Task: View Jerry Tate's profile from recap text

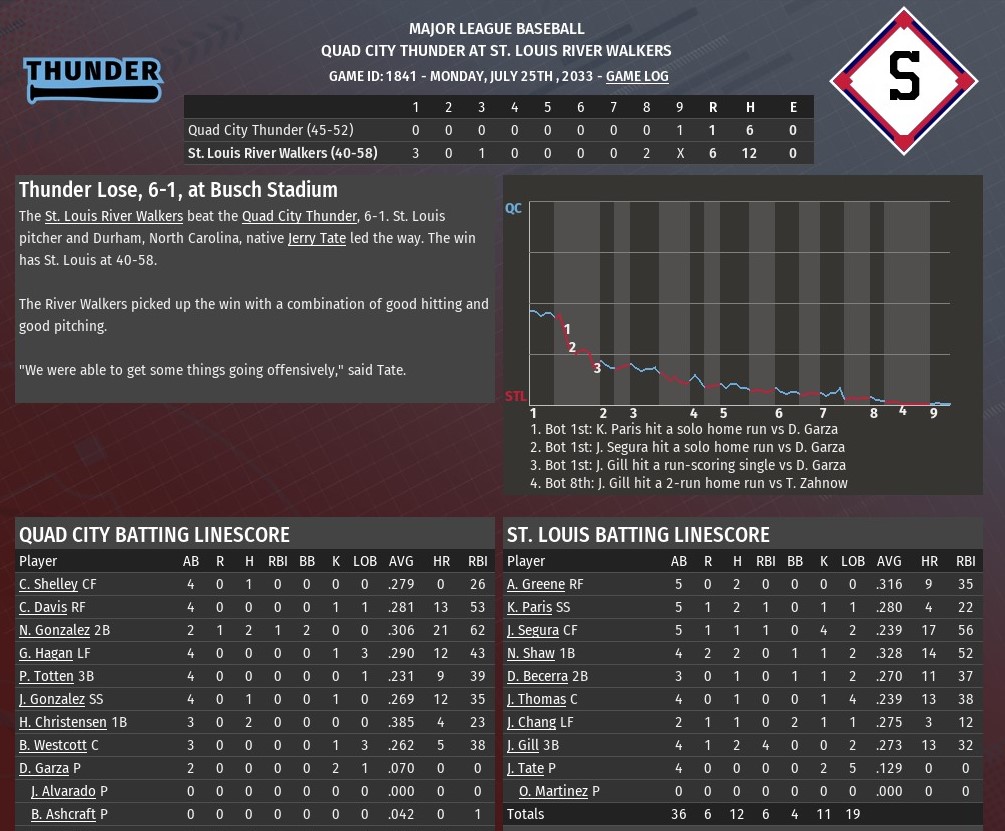Action: (x=316, y=239)
